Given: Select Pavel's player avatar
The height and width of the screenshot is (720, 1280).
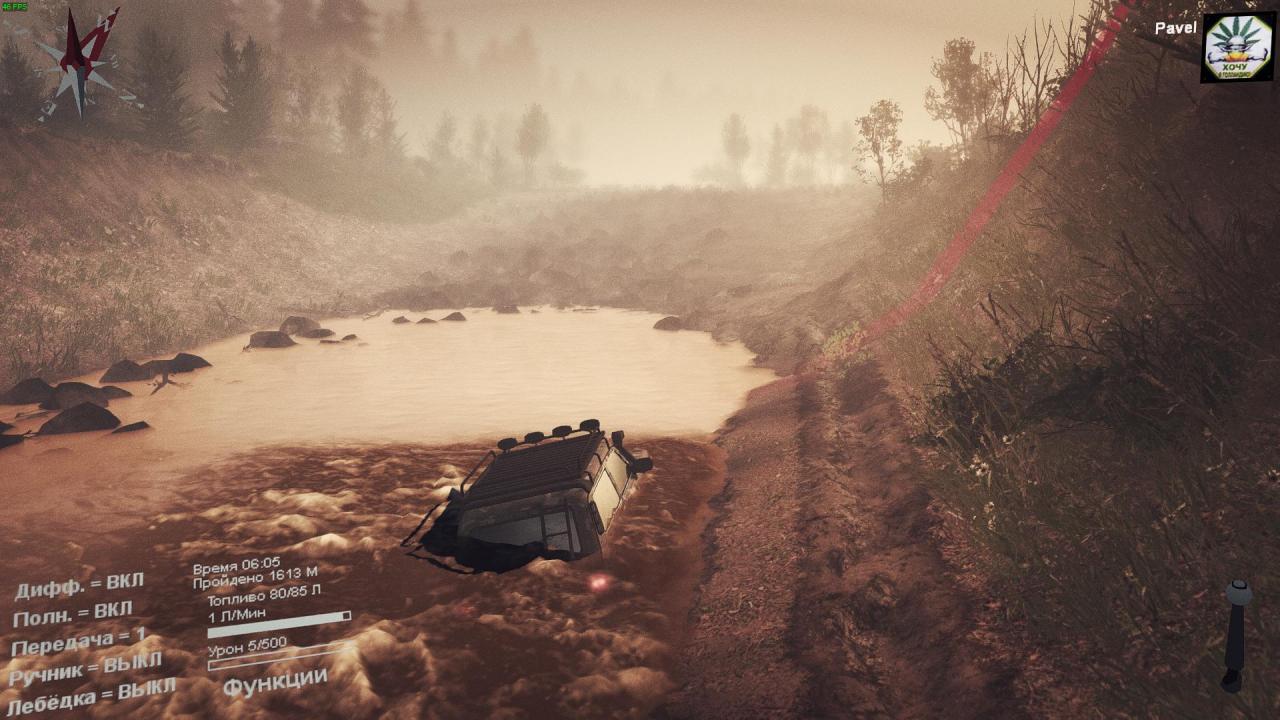Looking at the screenshot, I should point(1237,47).
